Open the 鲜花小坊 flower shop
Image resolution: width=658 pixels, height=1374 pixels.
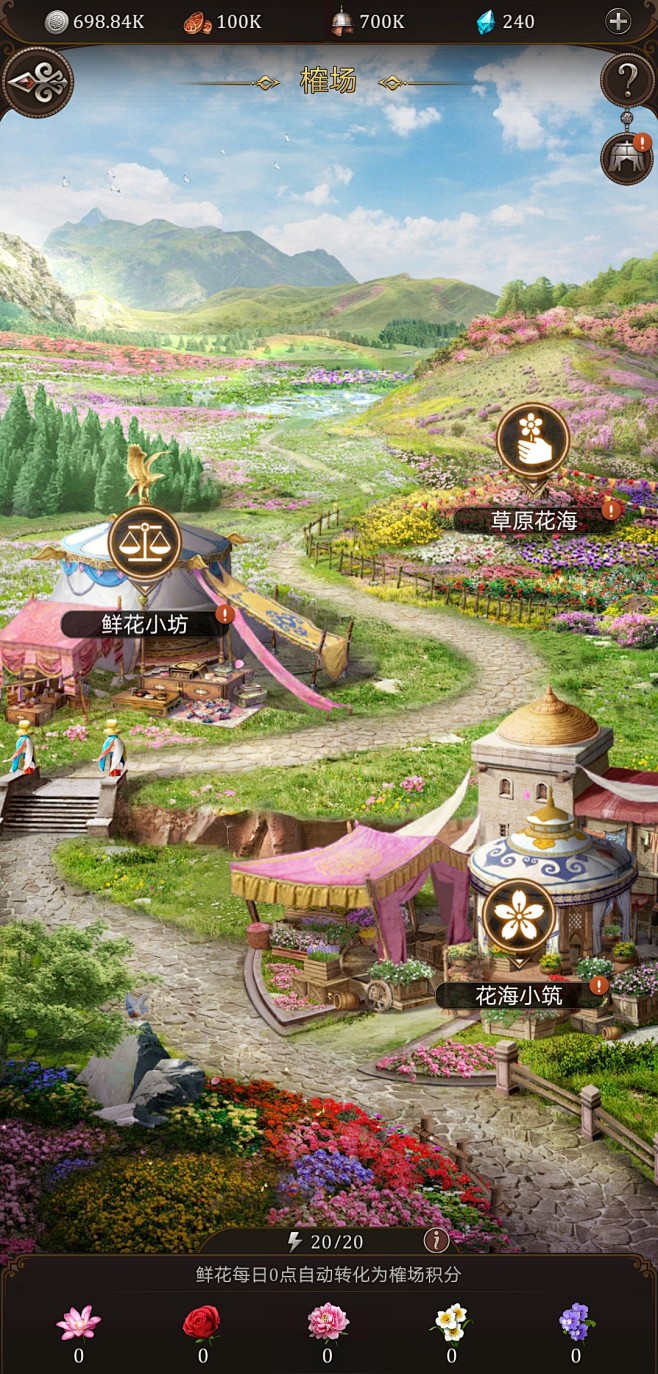[x=144, y=544]
